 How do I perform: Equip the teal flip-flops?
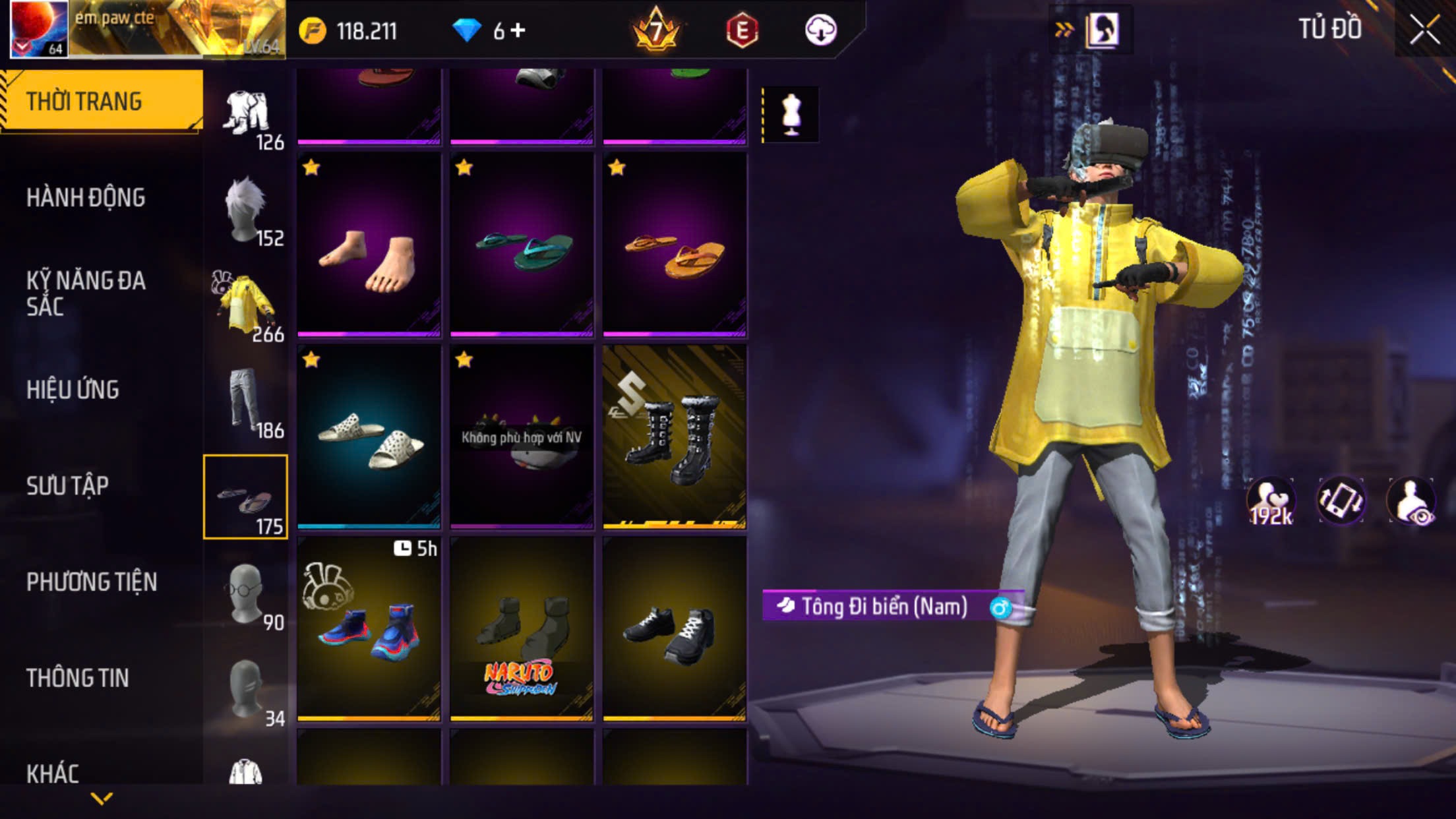(x=522, y=245)
